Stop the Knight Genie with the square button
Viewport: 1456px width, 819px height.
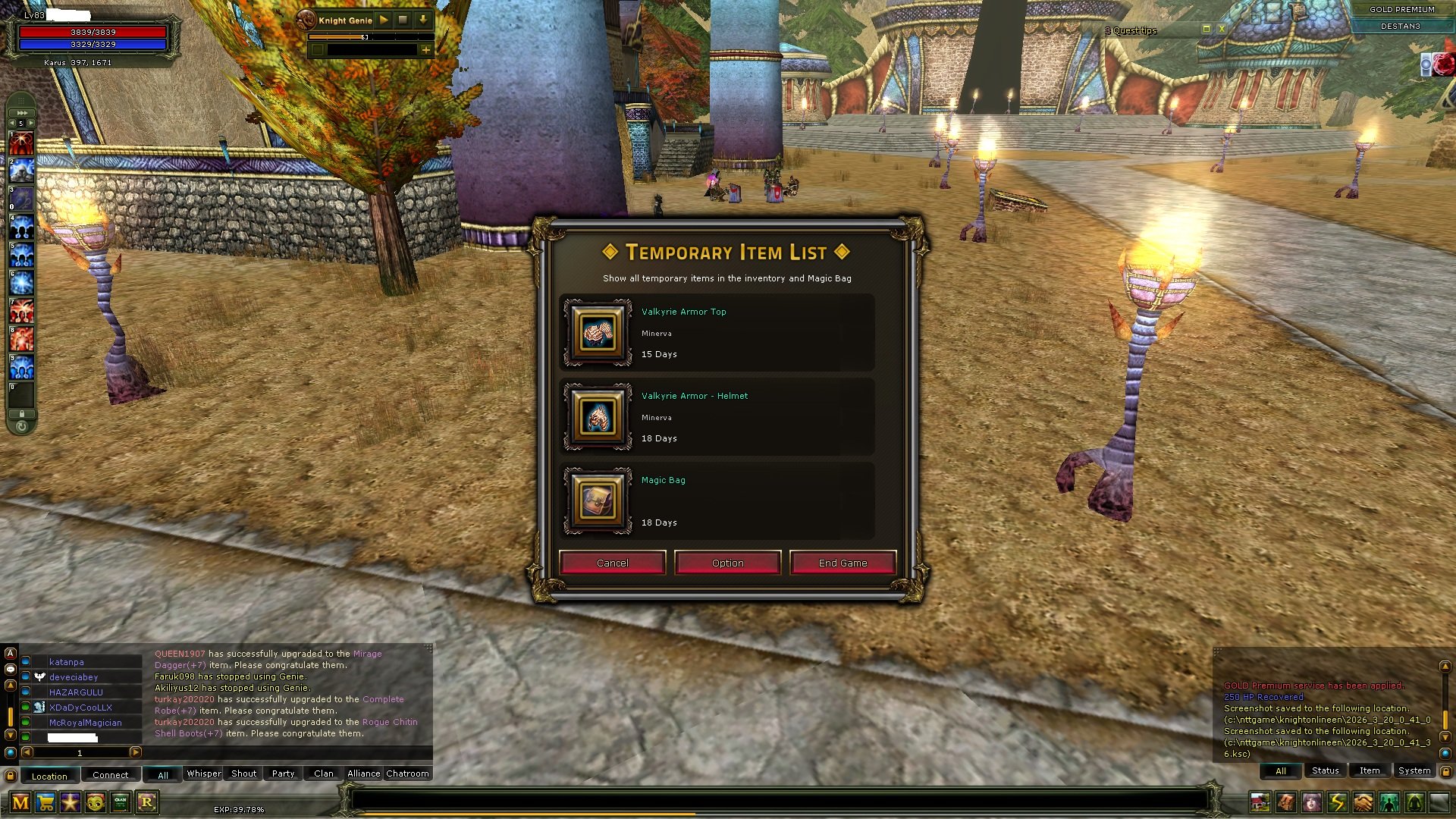(403, 20)
